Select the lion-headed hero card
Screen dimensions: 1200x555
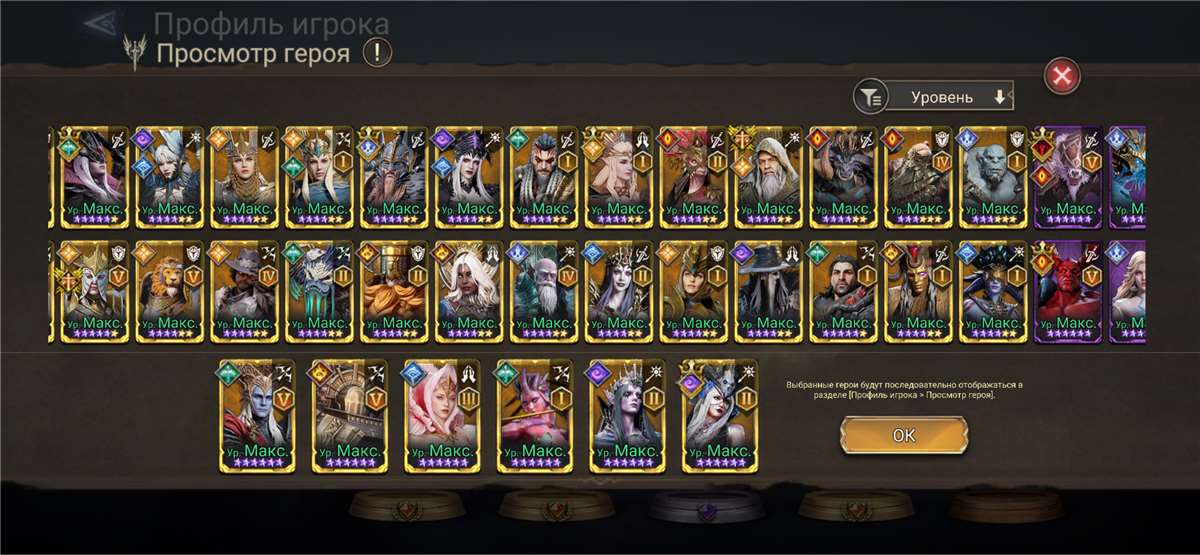click(x=166, y=290)
